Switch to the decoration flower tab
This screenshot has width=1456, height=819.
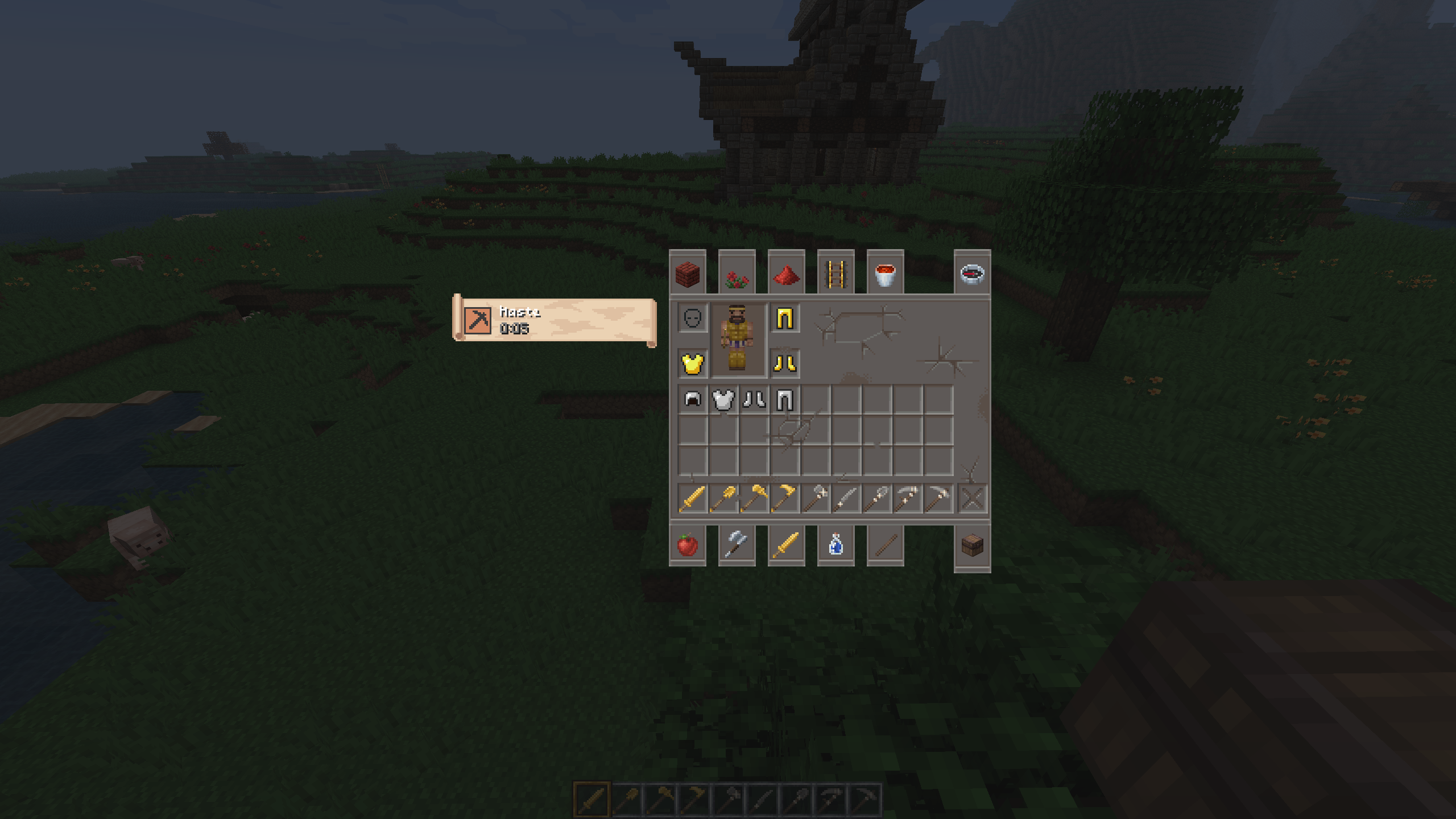click(x=737, y=274)
